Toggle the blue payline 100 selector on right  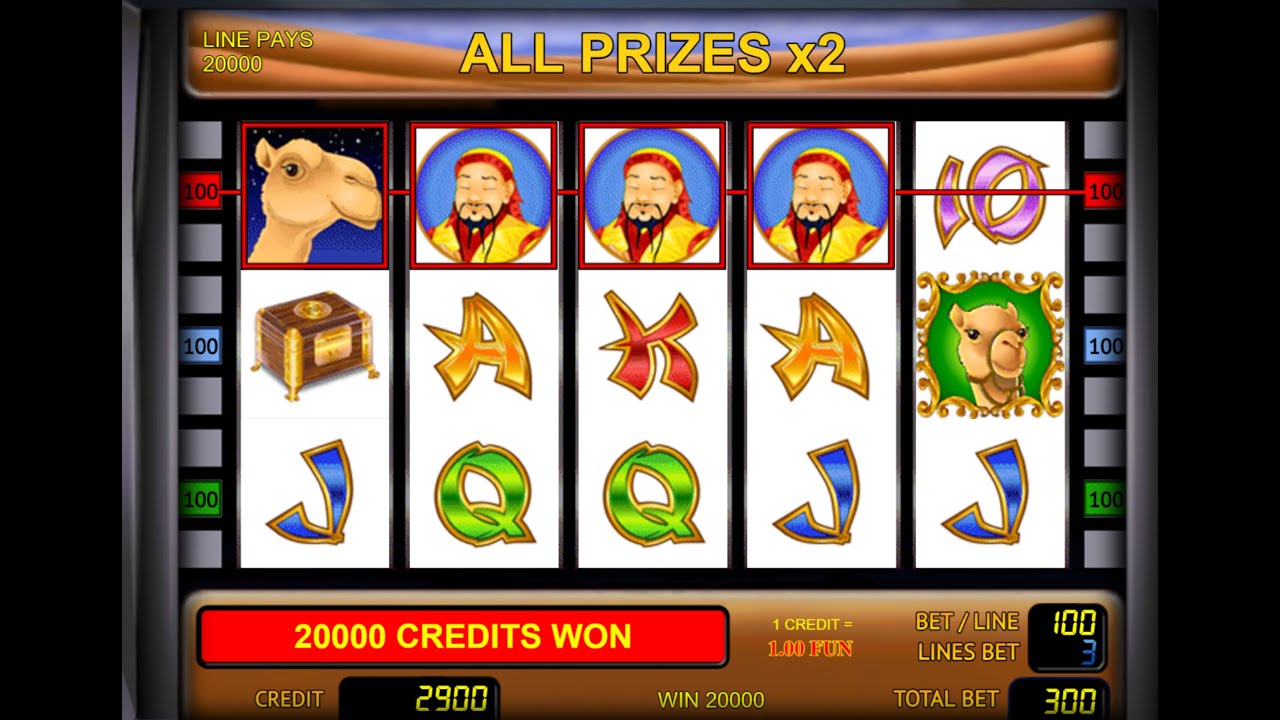[x=1106, y=345]
